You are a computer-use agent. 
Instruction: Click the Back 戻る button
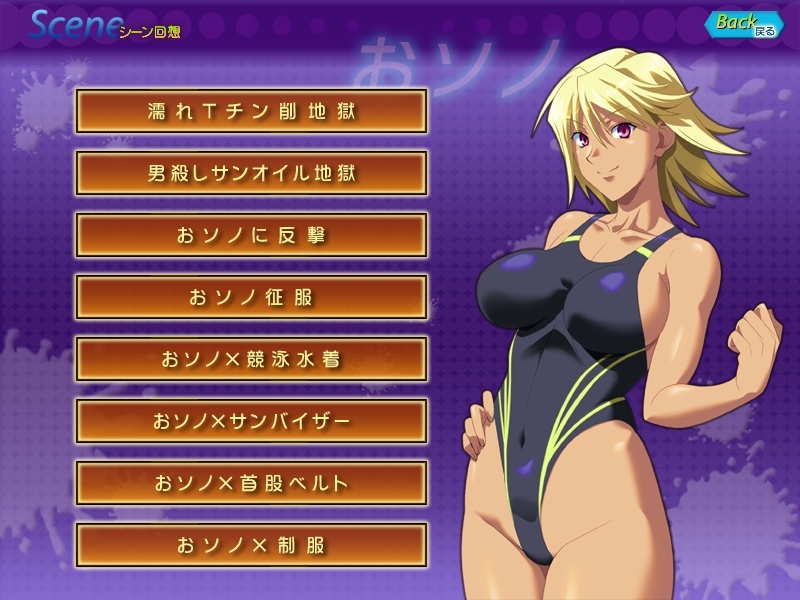click(743, 24)
